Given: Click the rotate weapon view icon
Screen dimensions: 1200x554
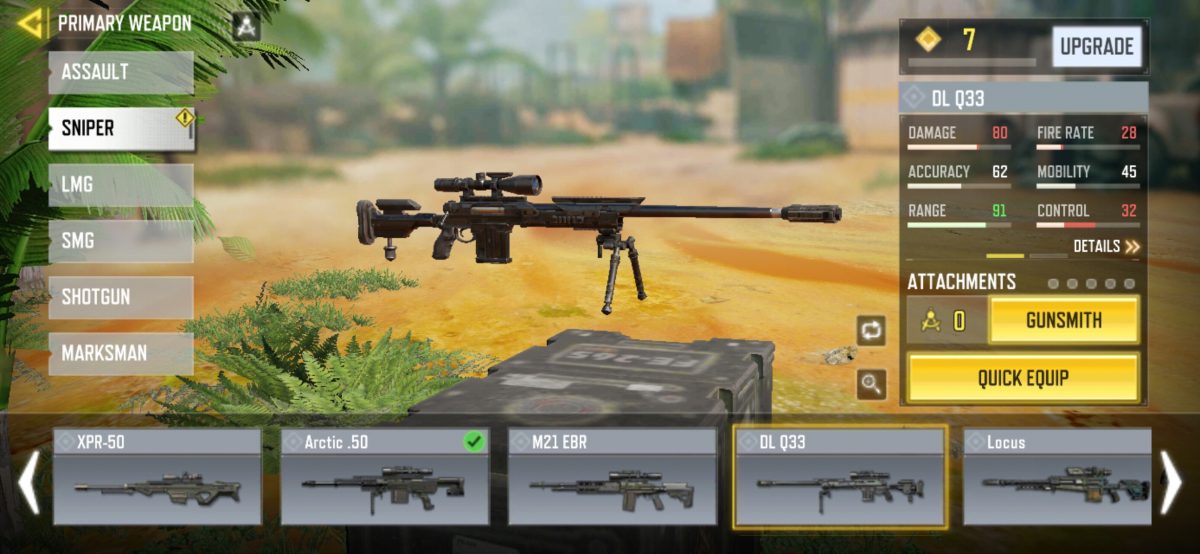Looking at the screenshot, I should 871,331.
